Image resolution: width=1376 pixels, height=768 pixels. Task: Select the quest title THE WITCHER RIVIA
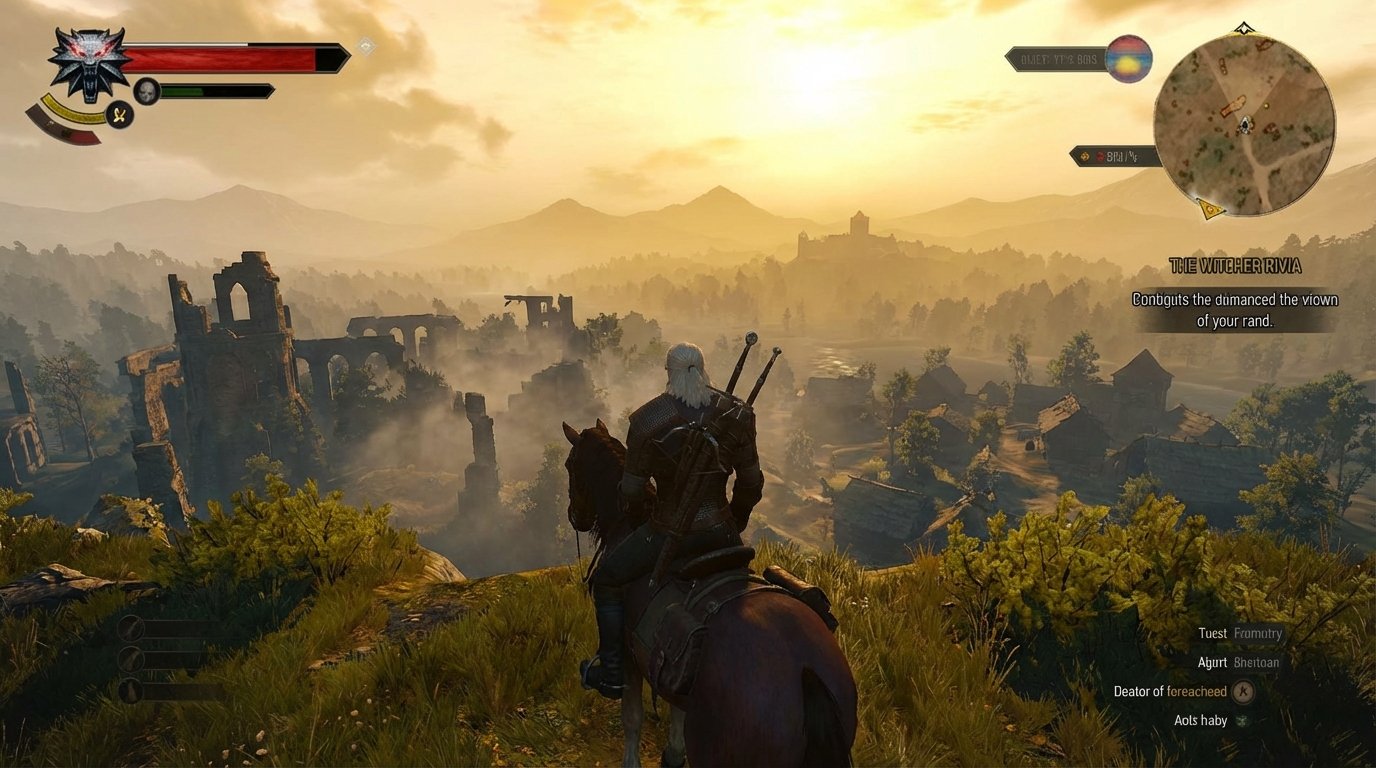[1235, 266]
